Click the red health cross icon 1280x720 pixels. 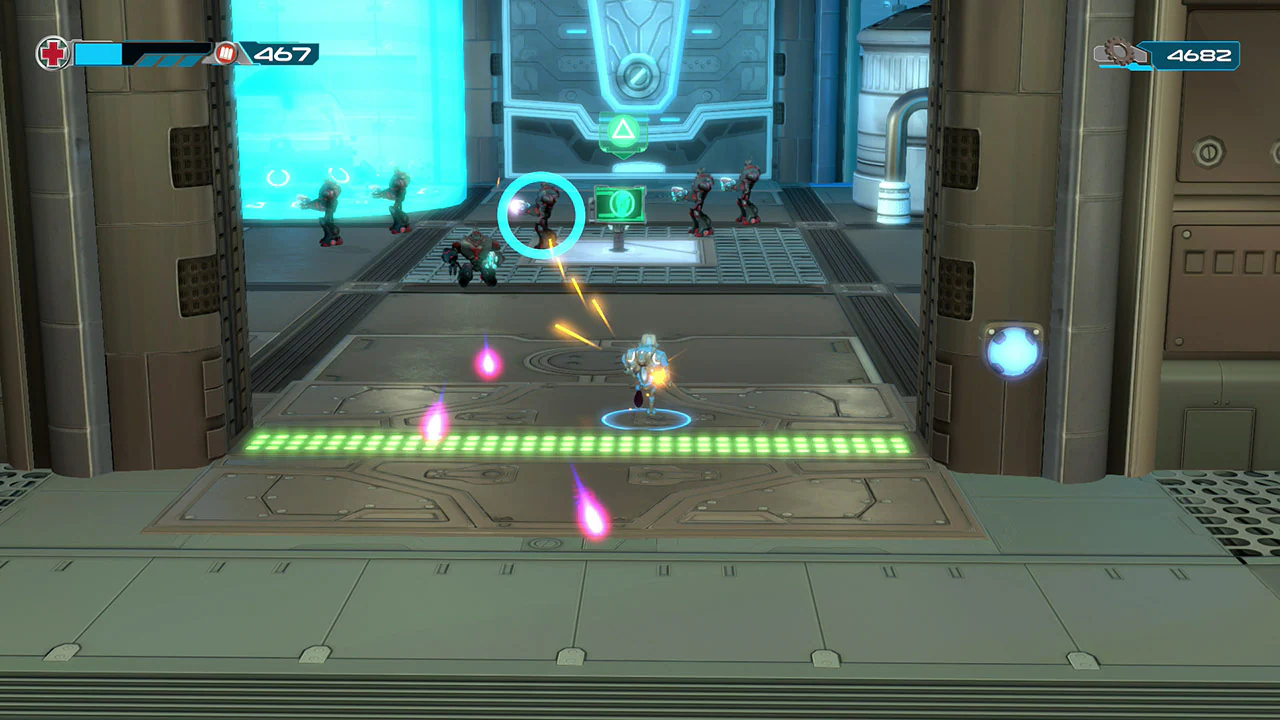coord(52,53)
